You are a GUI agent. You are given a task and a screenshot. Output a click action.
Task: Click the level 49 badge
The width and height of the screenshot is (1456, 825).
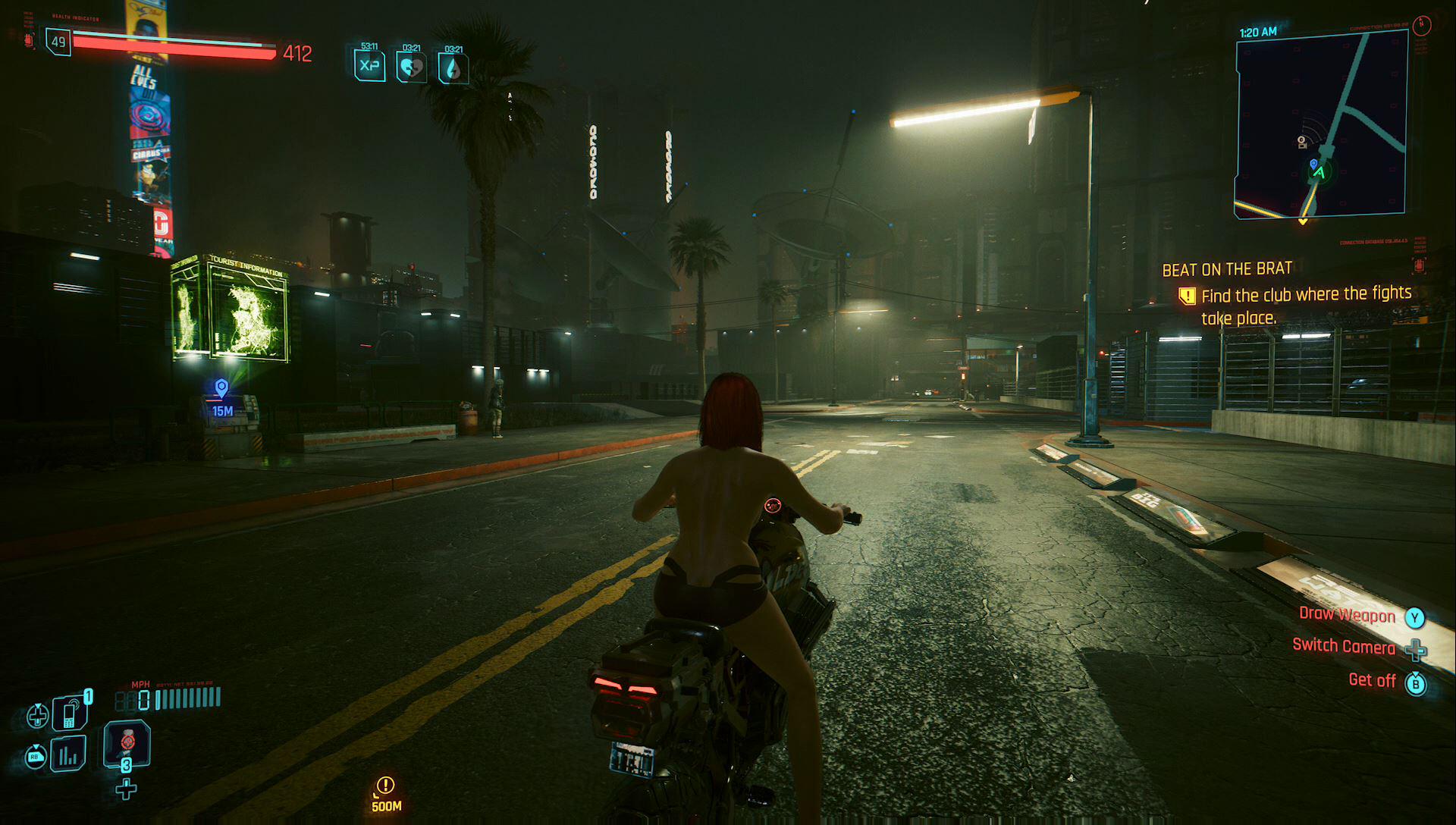click(x=58, y=42)
